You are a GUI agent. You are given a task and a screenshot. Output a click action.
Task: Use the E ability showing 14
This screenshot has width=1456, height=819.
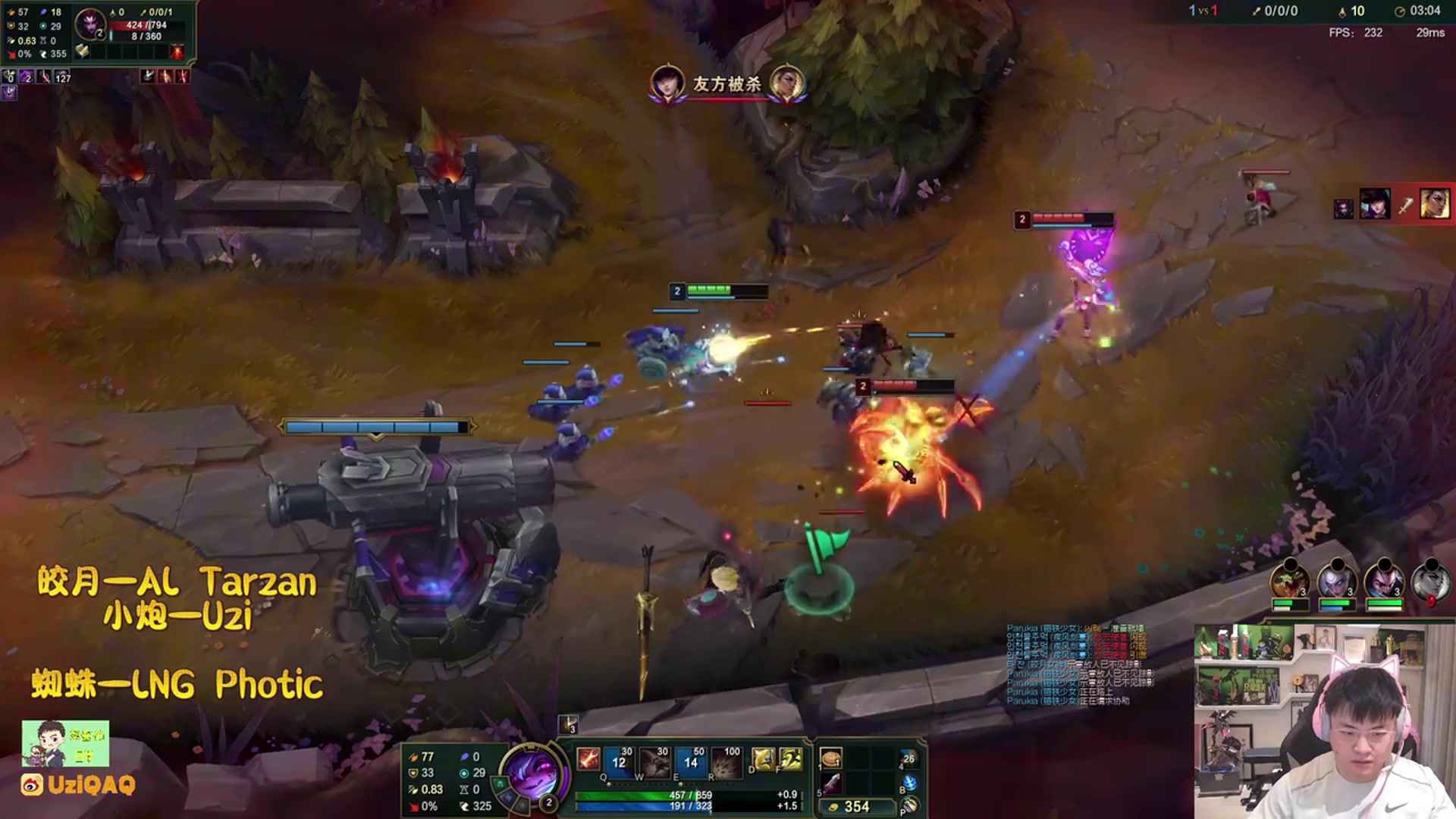(690, 761)
